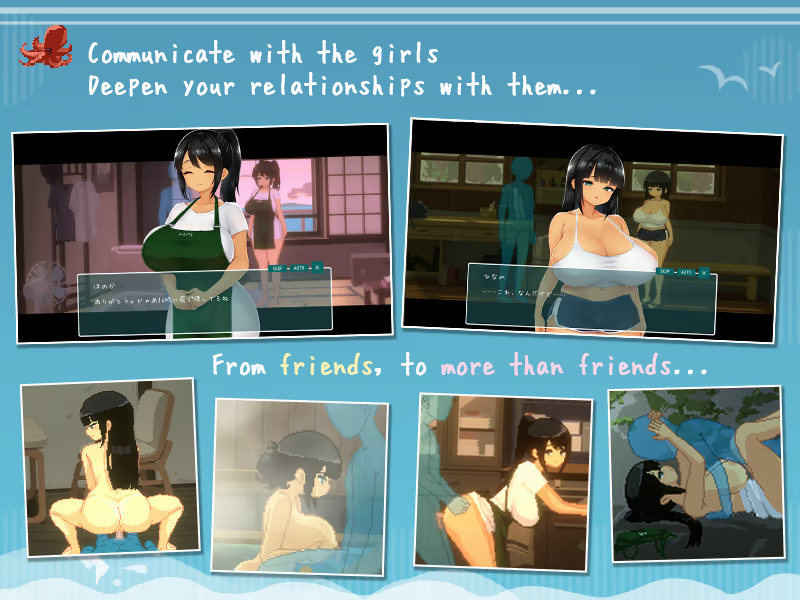Image resolution: width=800 pixels, height=600 pixels.
Task: Click SKIP on Honoka's (ほのか) dialogue box
Action: click(x=277, y=268)
